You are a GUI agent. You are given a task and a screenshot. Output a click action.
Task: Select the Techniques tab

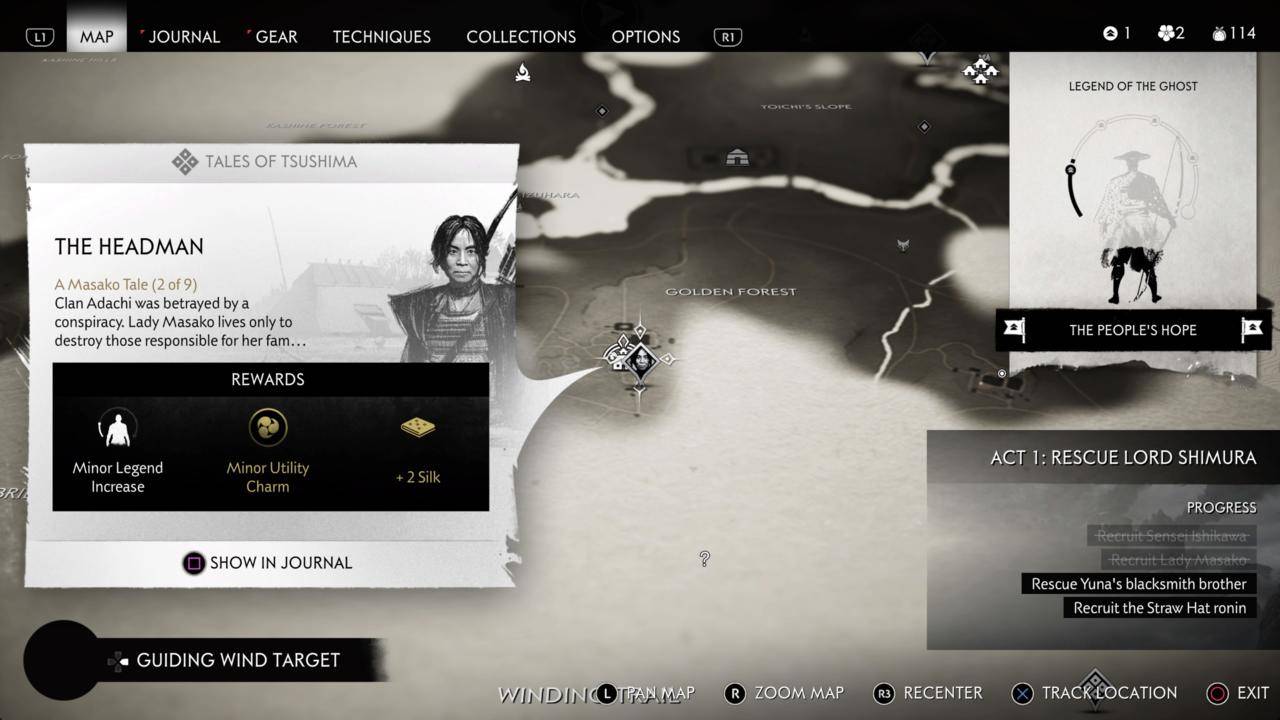381,37
